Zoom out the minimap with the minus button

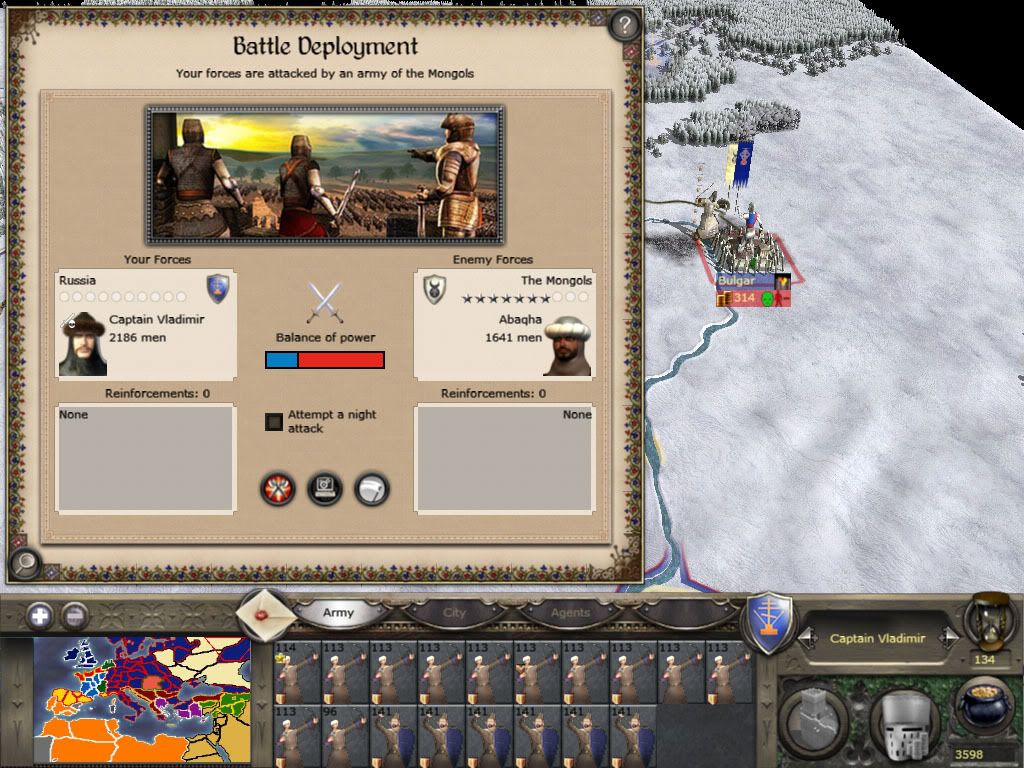pyautogui.click(x=73, y=616)
